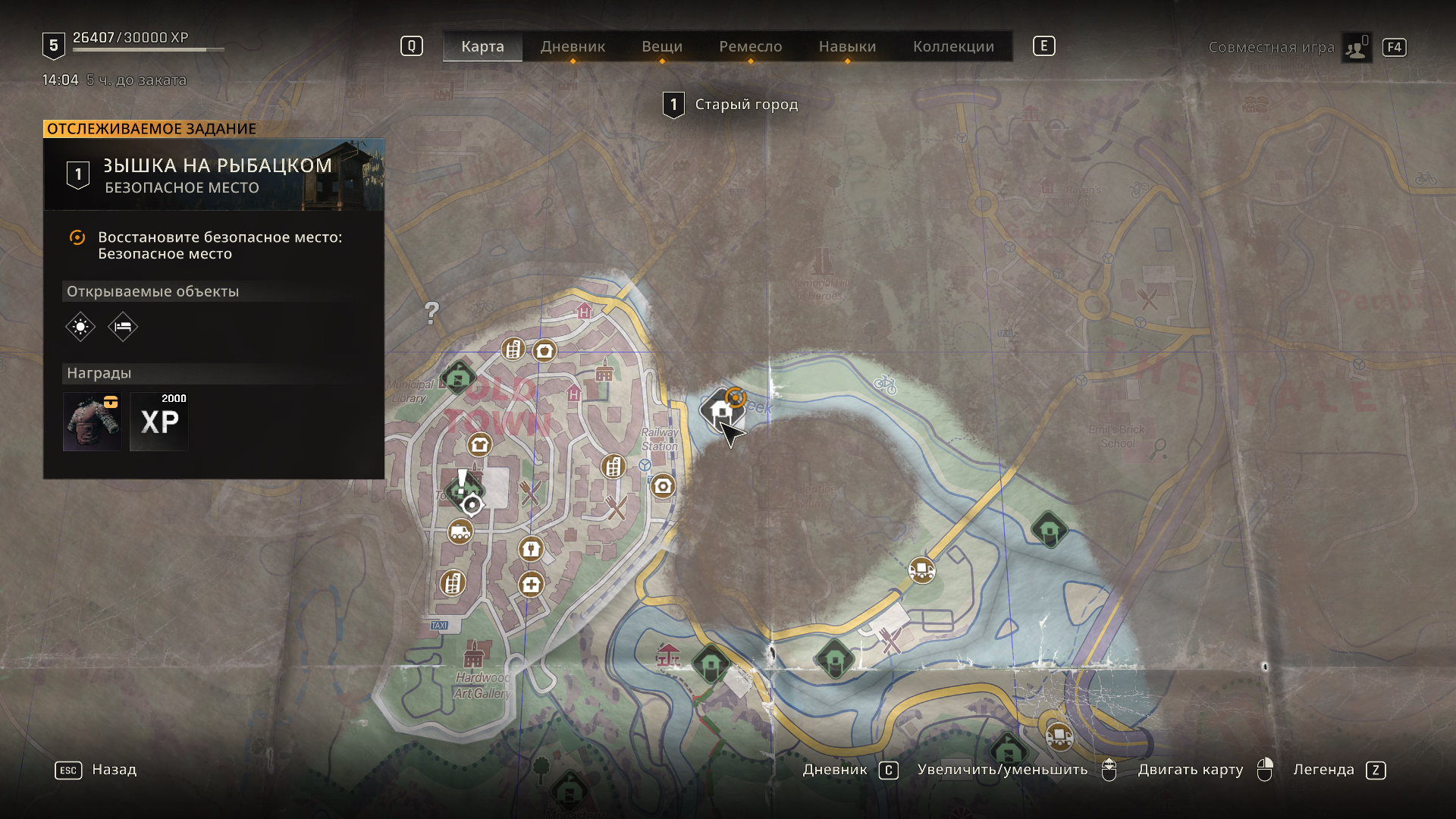1456x819 pixels.
Task: Click the medical cross shop marker
Action: (x=531, y=585)
